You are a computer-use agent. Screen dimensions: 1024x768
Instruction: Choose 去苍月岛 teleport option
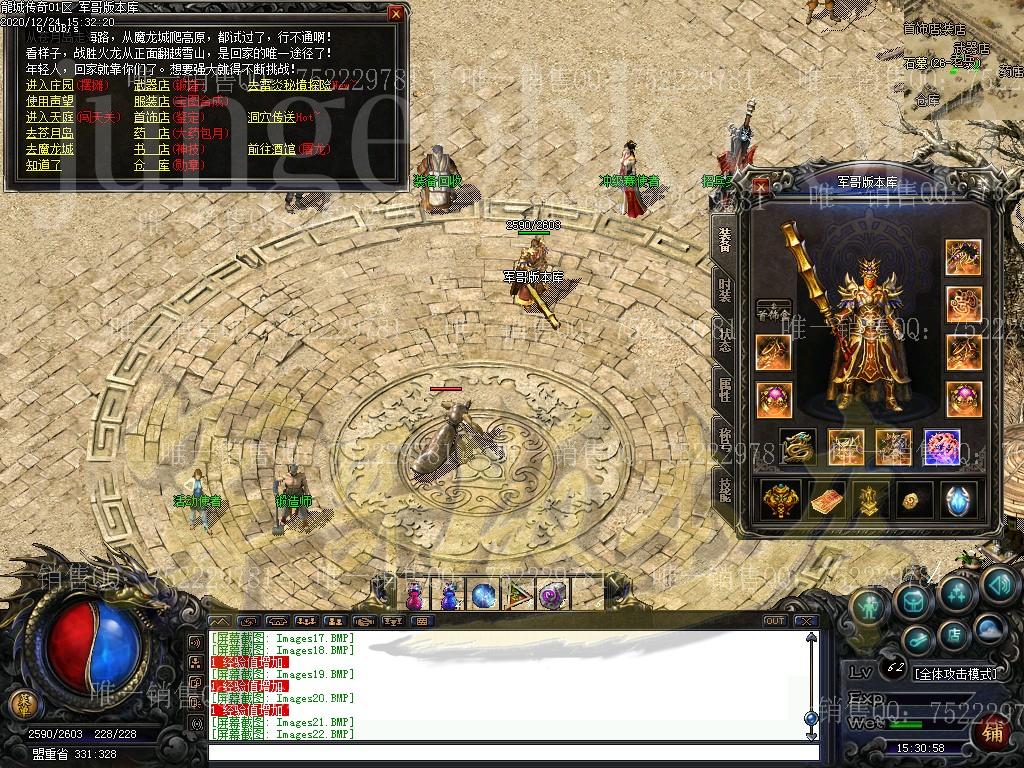point(49,133)
